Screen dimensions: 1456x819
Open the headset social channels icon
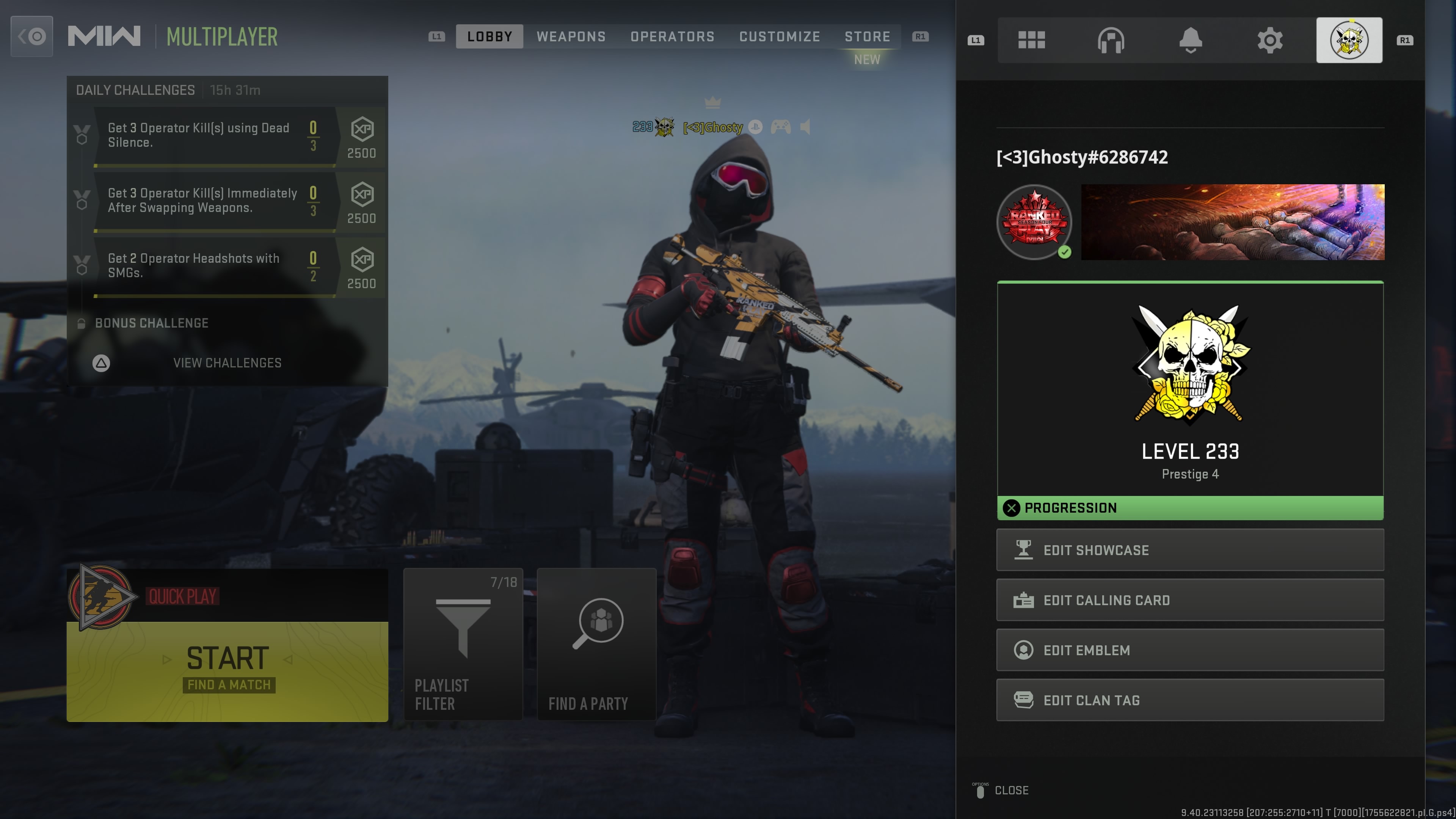(x=1111, y=40)
